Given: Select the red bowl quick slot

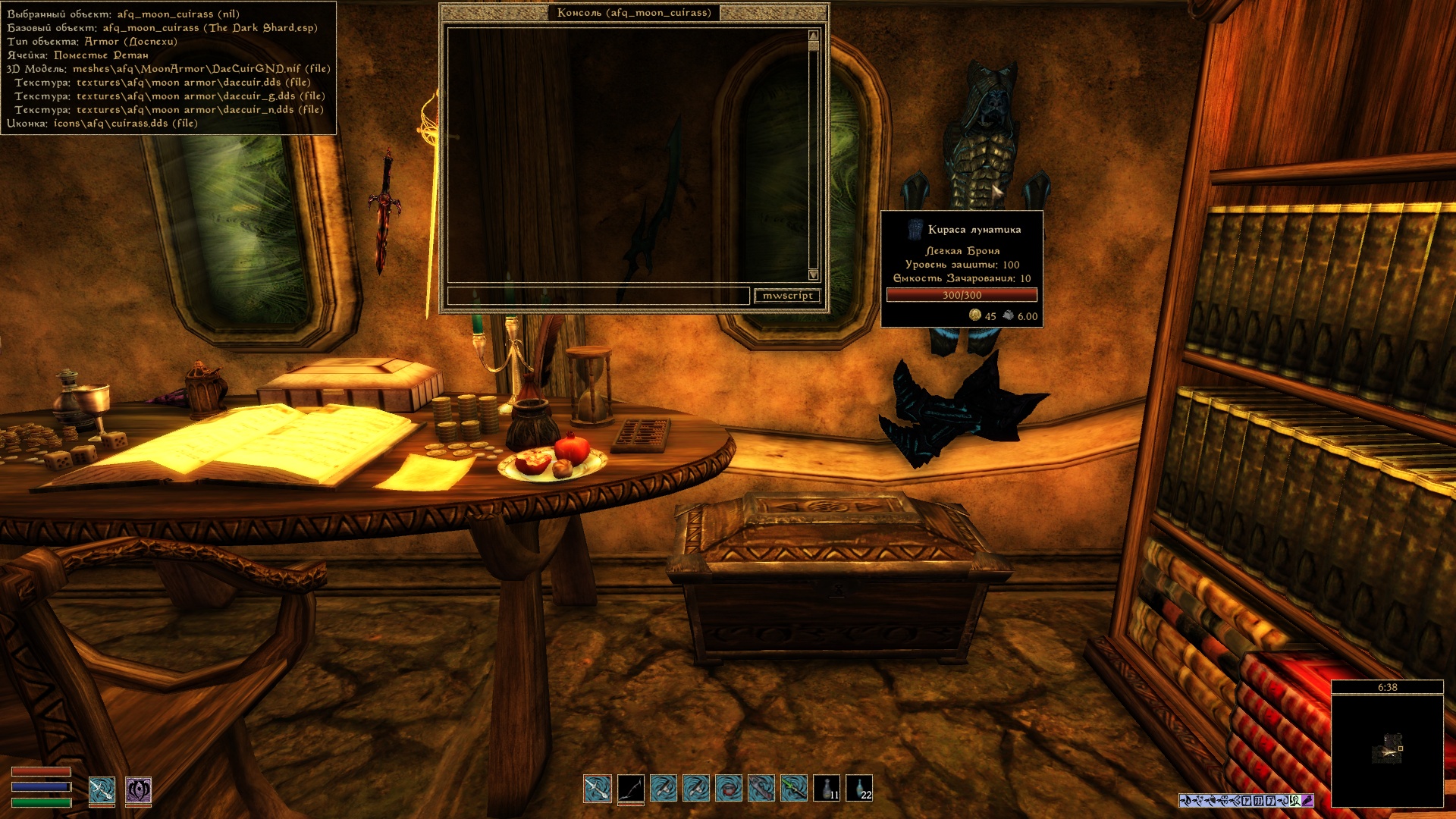Looking at the screenshot, I should (x=729, y=789).
